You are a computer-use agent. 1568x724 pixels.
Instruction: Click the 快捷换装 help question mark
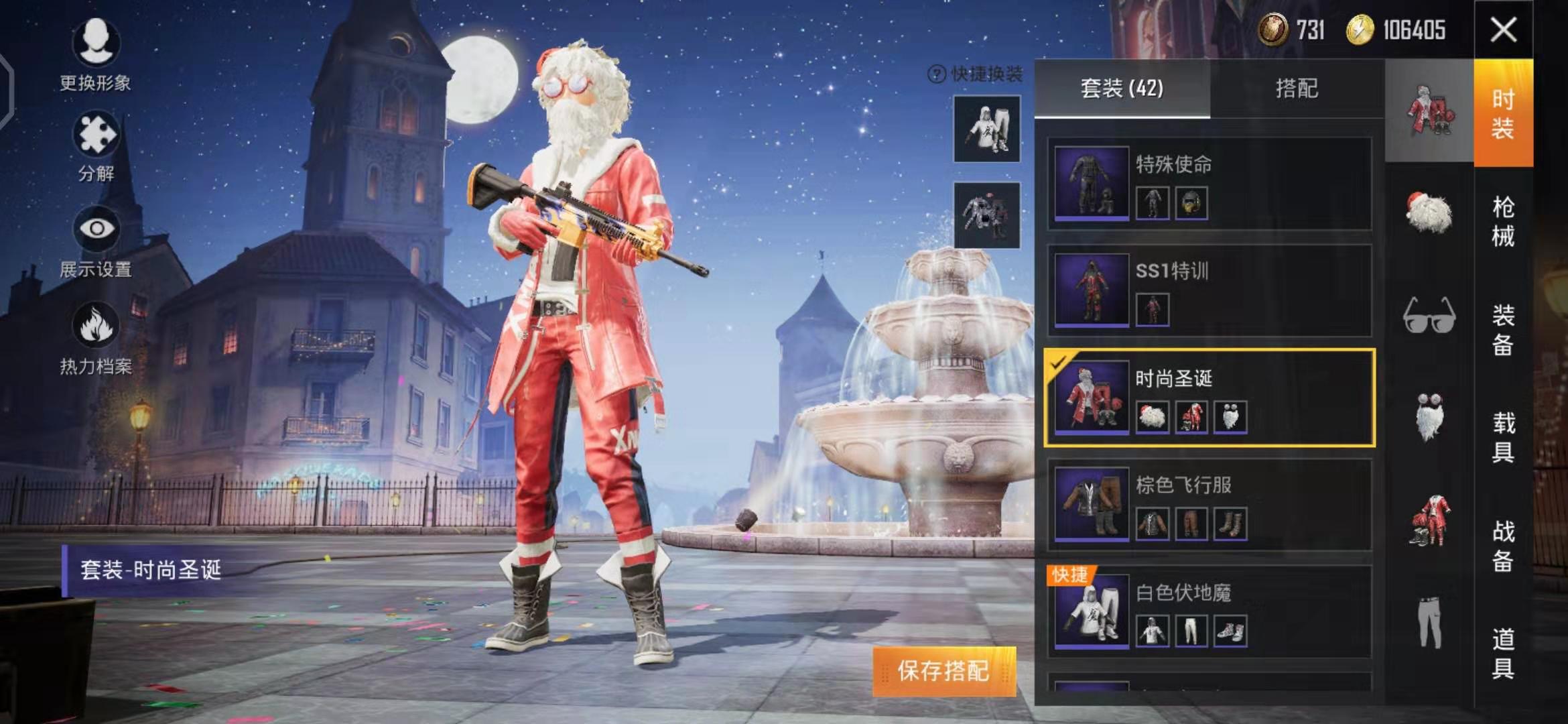point(936,74)
